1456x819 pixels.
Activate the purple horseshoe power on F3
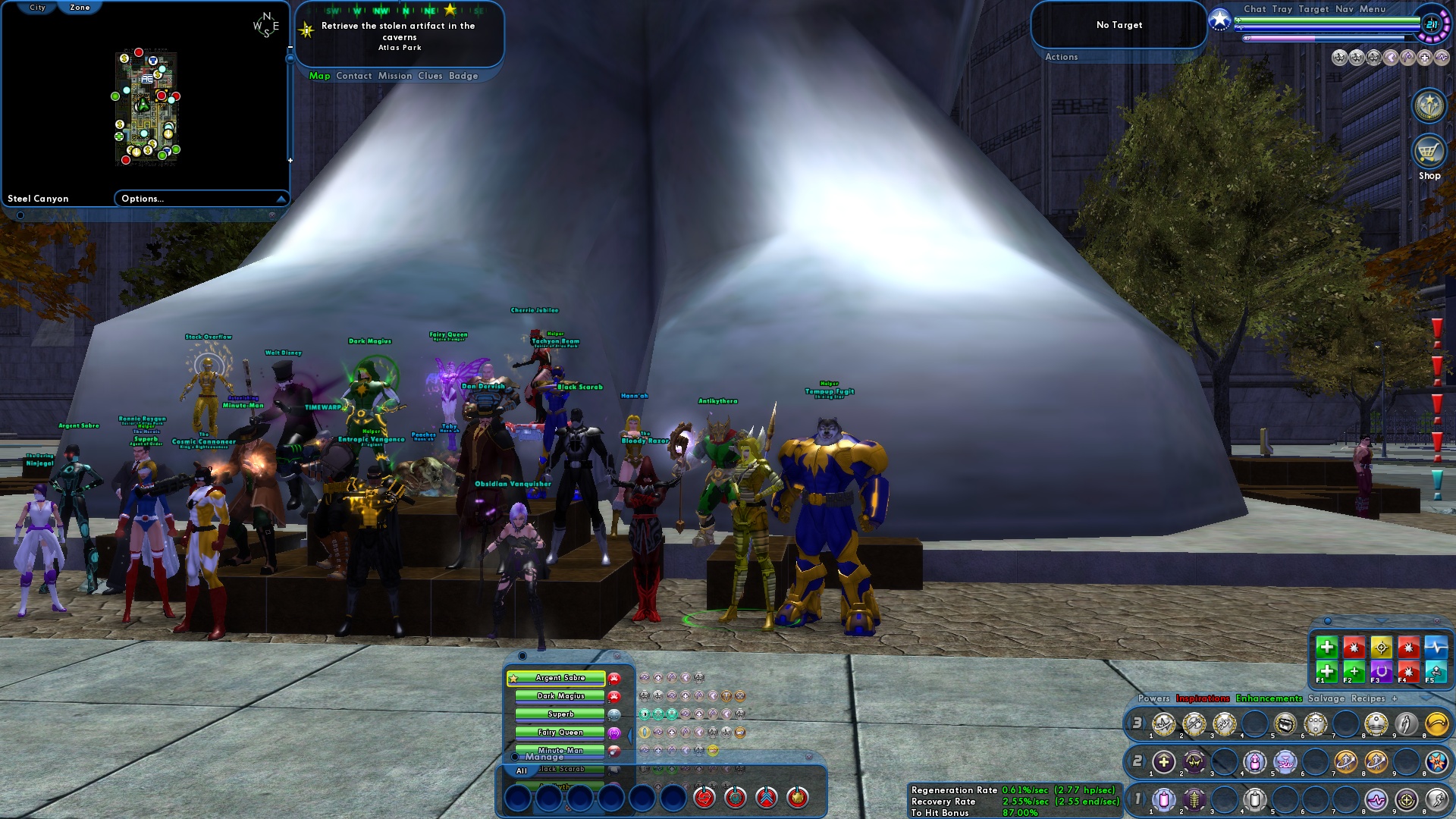point(1380,672)
